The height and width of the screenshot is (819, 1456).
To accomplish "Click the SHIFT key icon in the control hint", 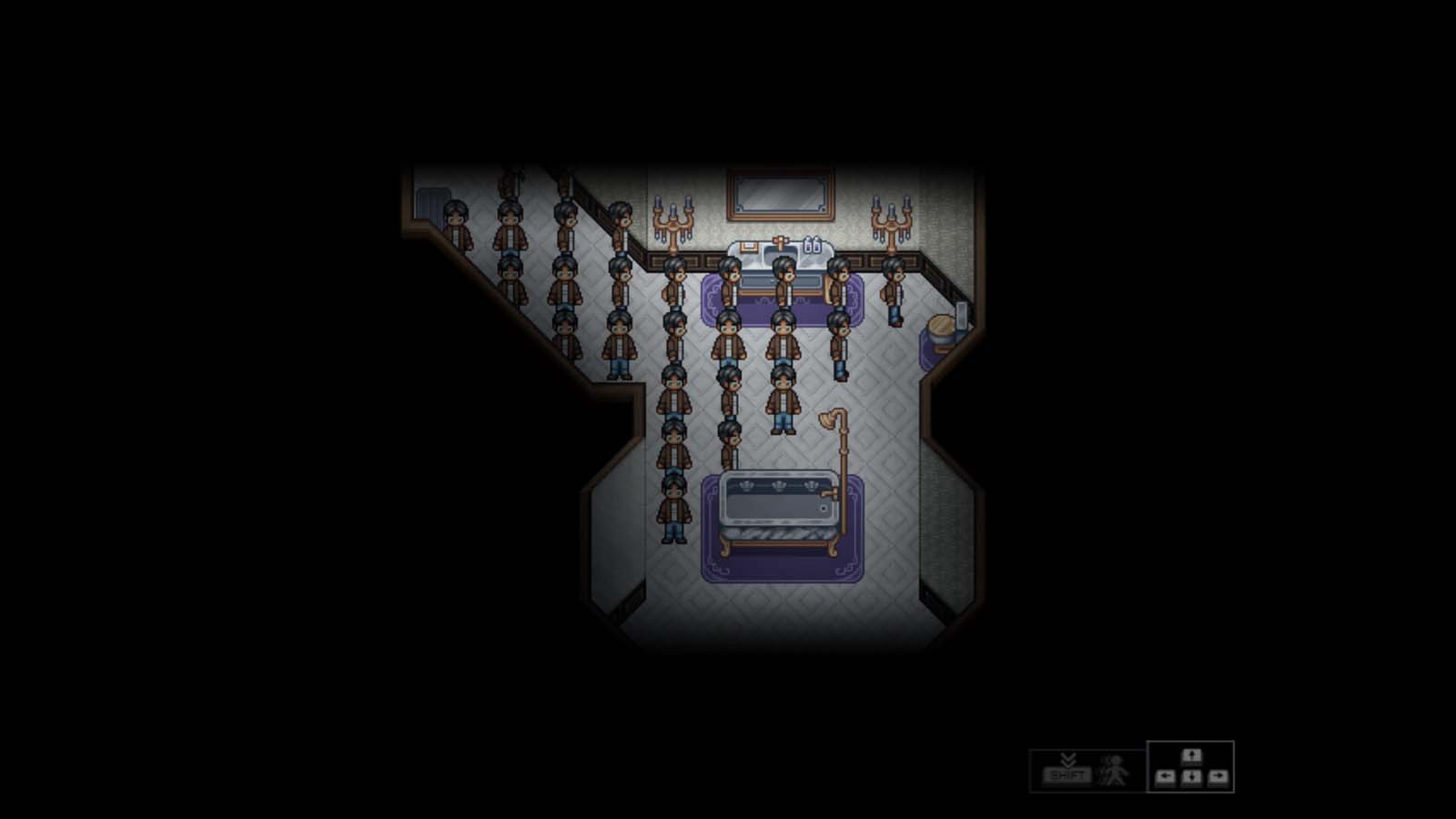I will (1067, 775).
